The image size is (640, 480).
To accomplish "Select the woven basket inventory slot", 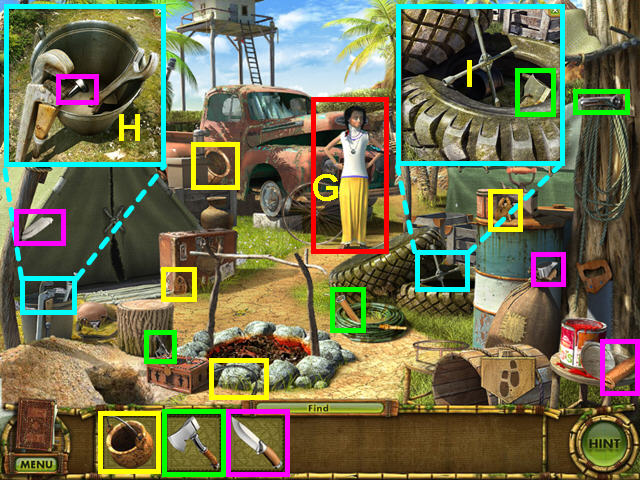I will pos(129,441).
